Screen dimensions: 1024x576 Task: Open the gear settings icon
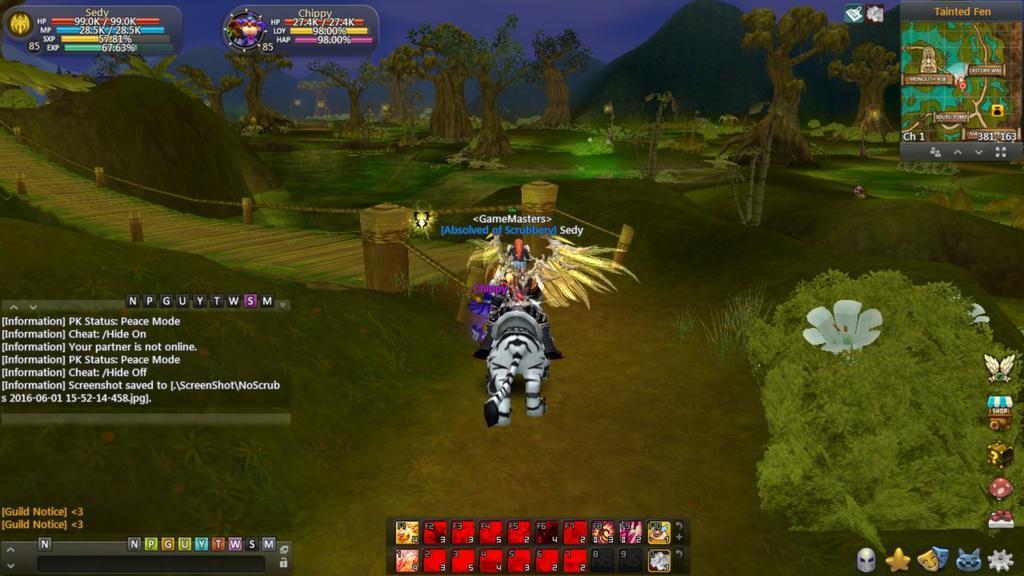pyautogui.click(x=1000, y=560)
